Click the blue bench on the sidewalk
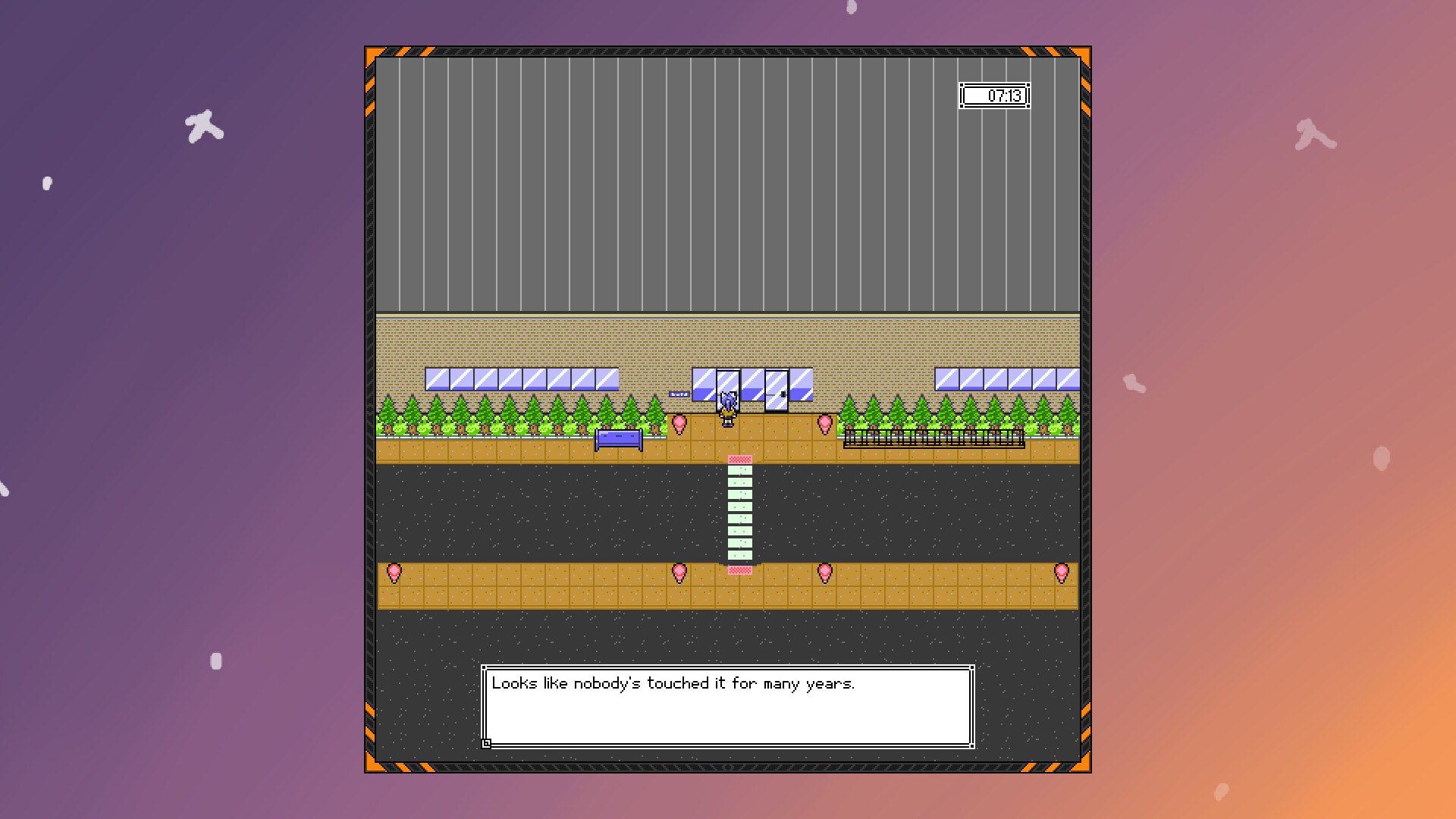The width and height of the screenshot is (1456, 819). click(618, 438)
